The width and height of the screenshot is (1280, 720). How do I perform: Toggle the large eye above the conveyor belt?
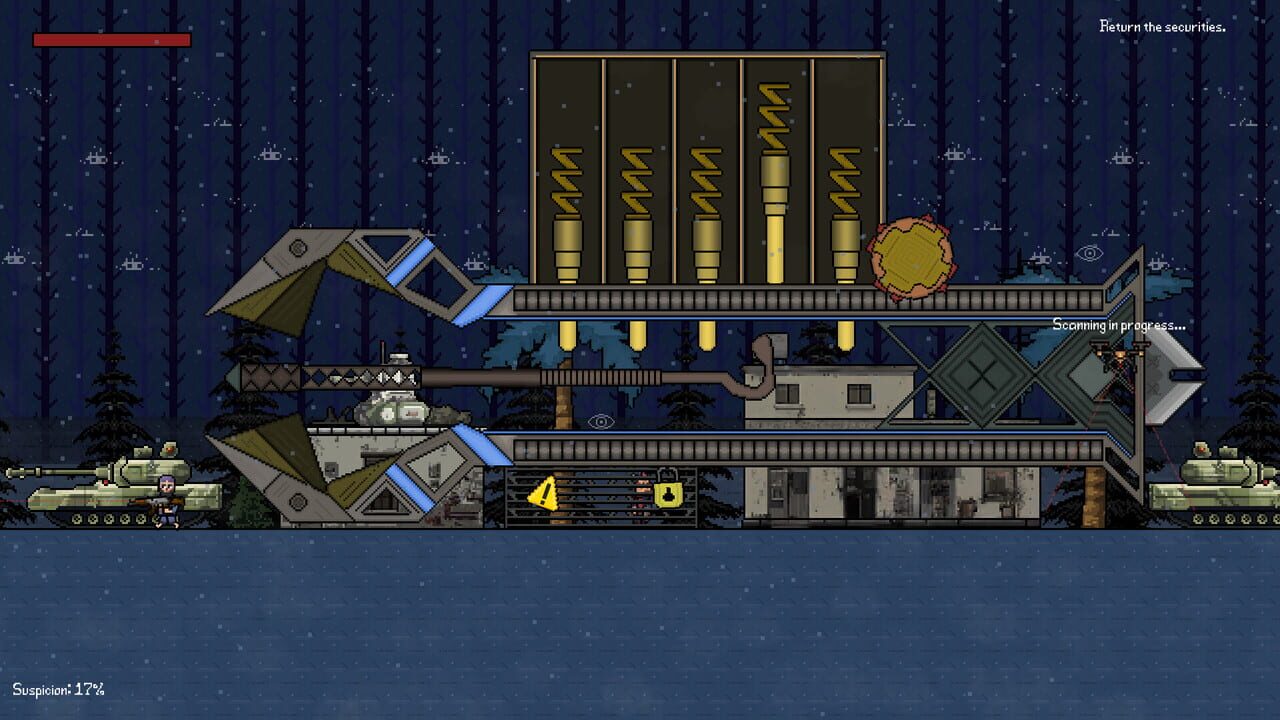tap(601, 422)
